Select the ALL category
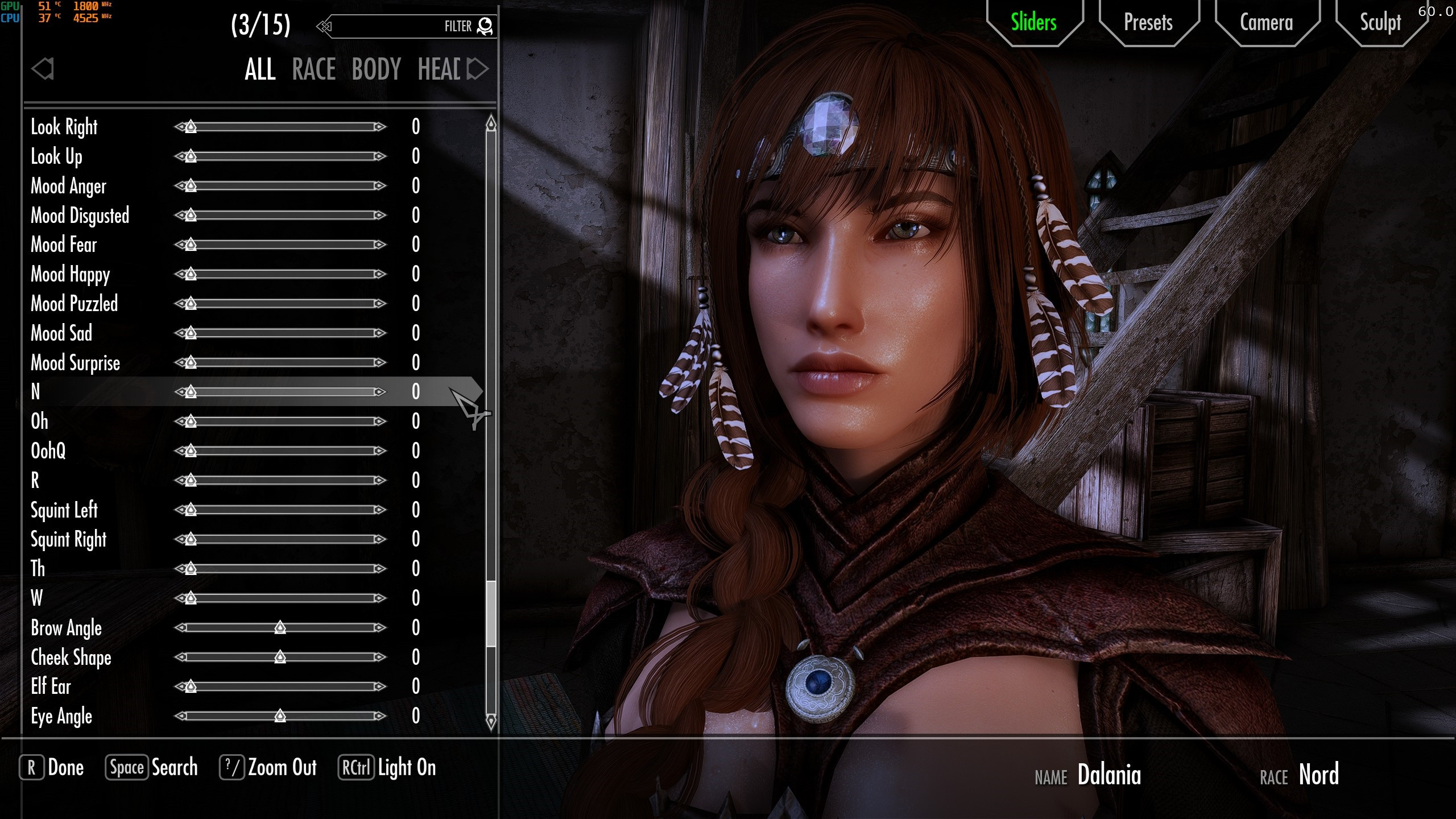Image resolution: width=1456 pixels, height=819 pixels. point(260,69)
